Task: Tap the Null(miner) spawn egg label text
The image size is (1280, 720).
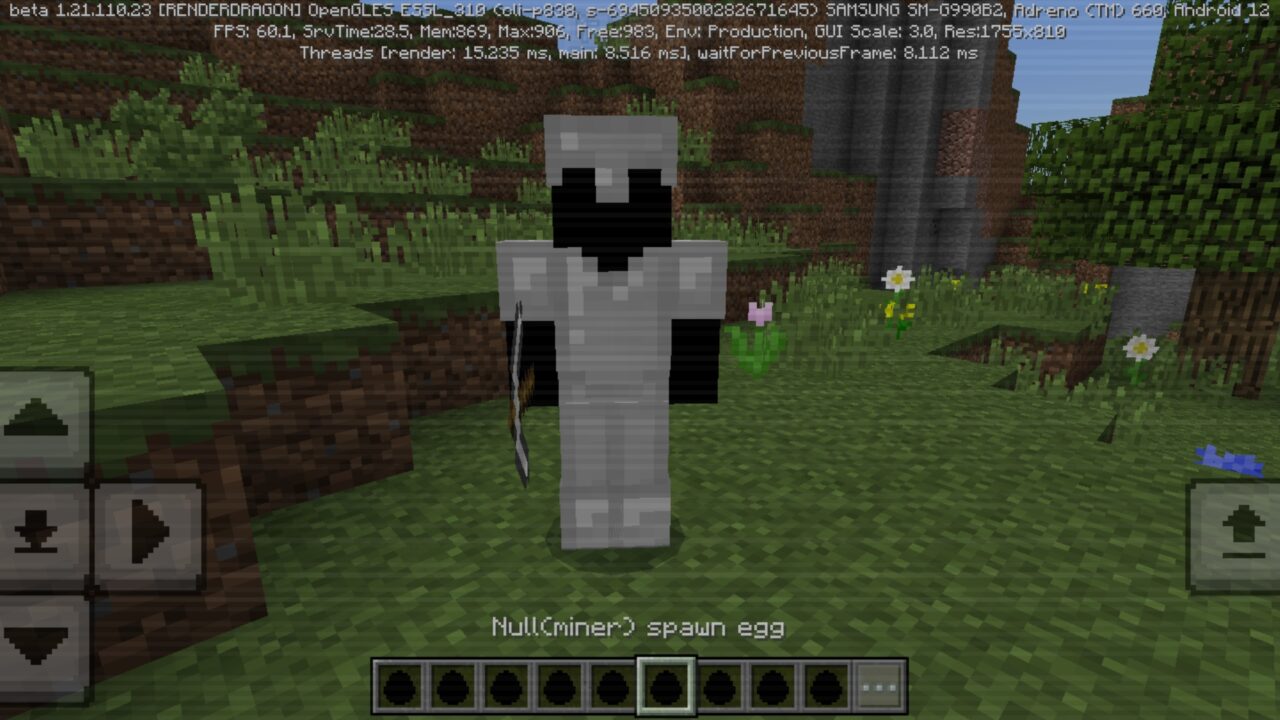Action: tap(638, 627)
